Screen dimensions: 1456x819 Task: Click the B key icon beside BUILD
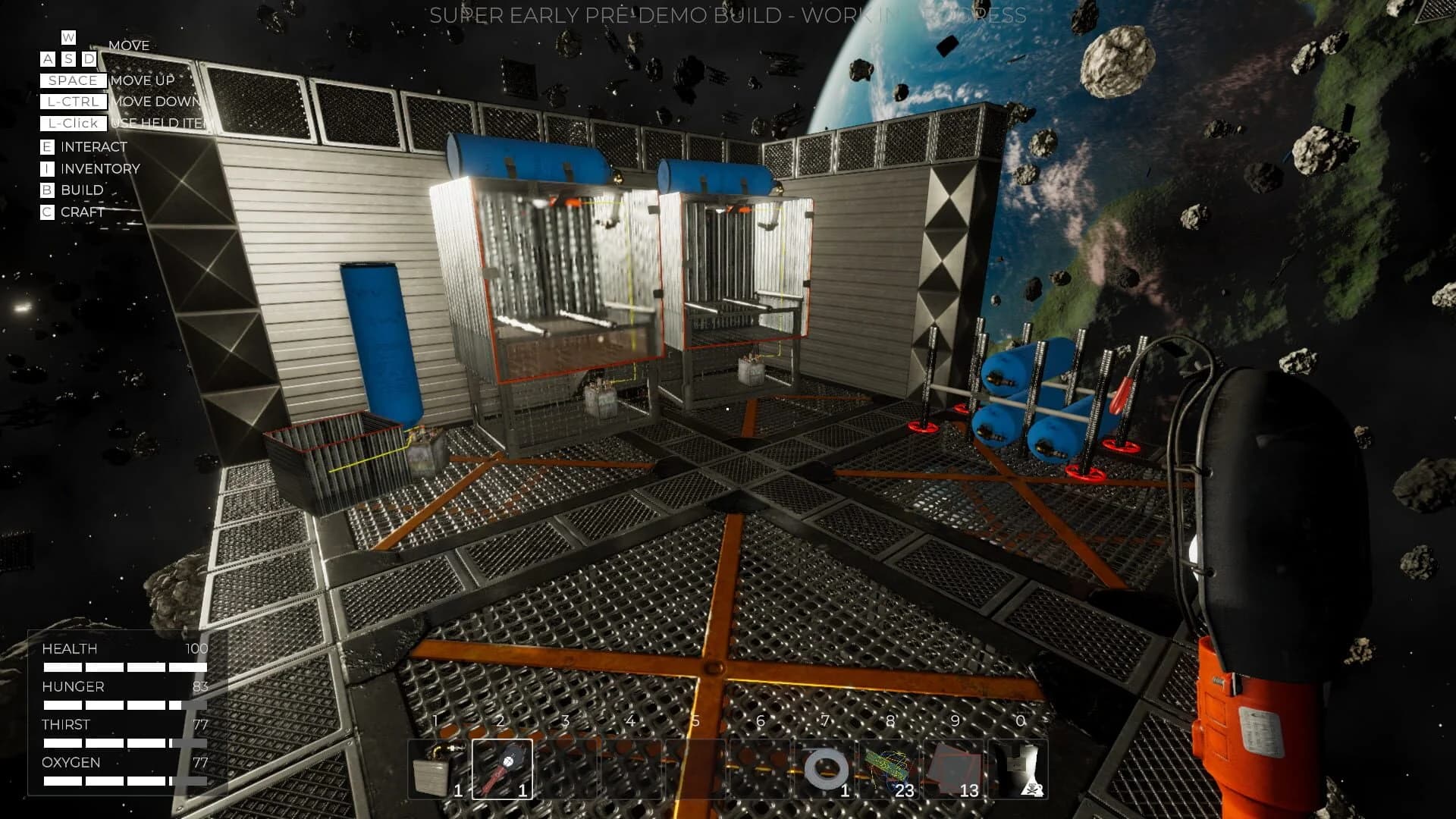pyautogui.click(x=47, y=190)
